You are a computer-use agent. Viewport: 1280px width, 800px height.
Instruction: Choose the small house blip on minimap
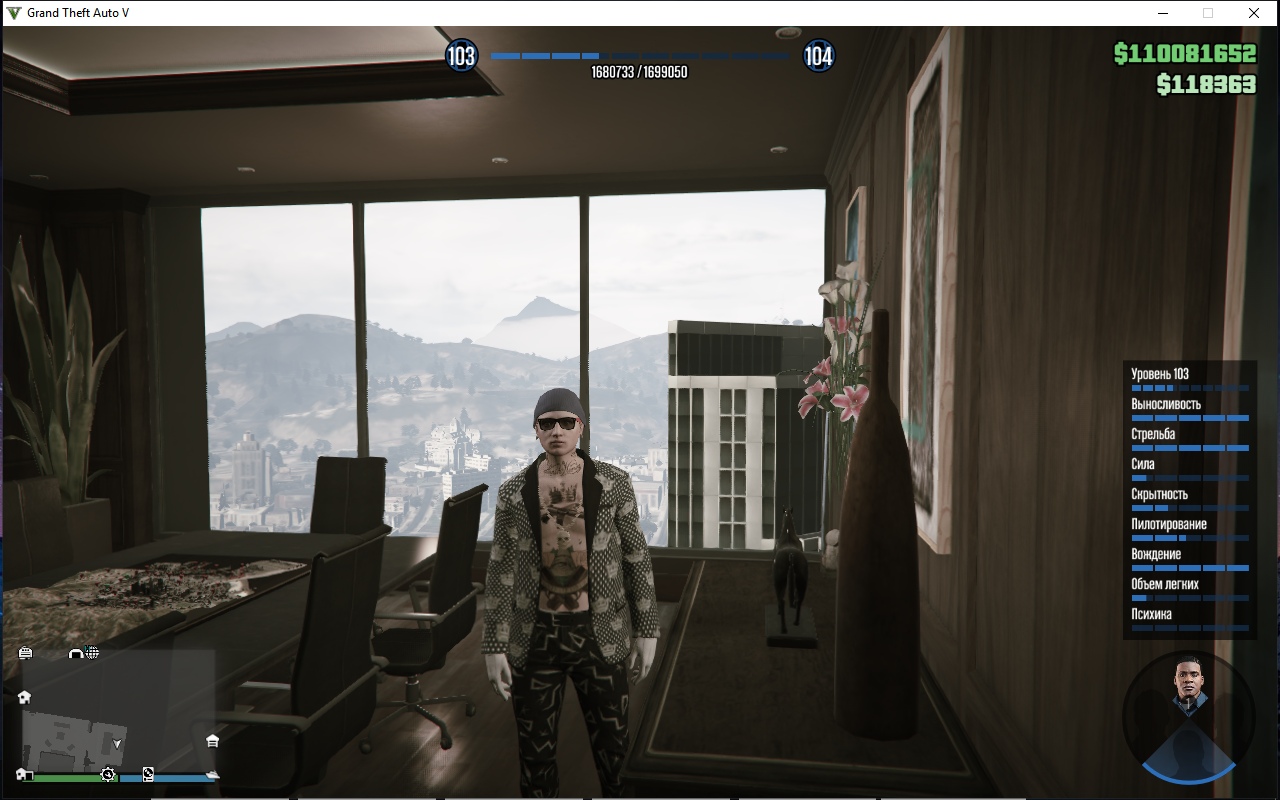(24, 697)
